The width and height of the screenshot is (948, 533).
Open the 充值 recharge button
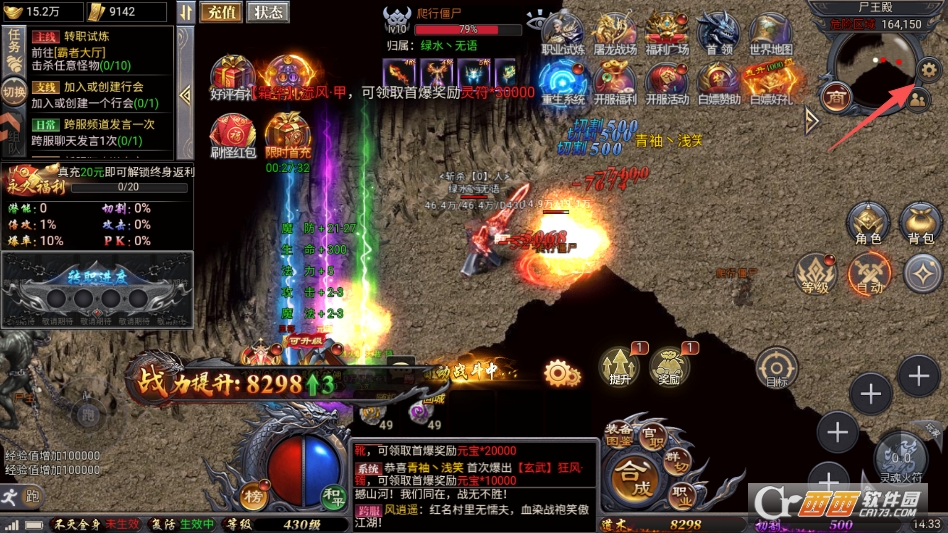218,12
